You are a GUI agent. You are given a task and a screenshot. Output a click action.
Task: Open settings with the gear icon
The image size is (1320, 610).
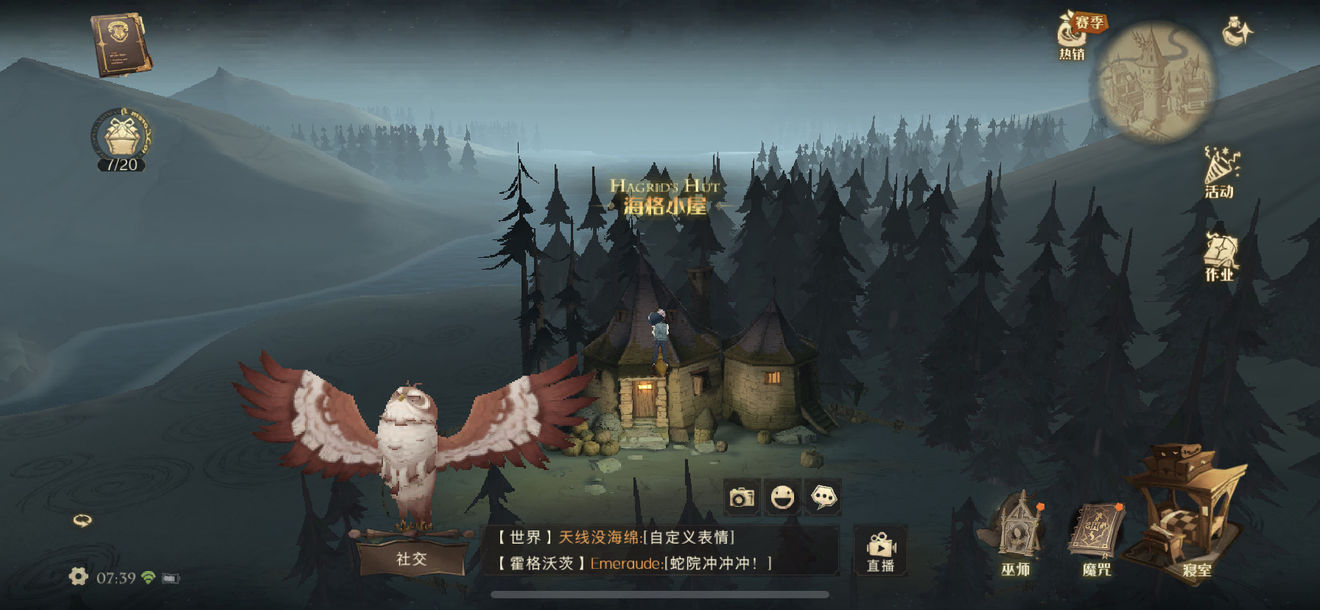(78, 576)
